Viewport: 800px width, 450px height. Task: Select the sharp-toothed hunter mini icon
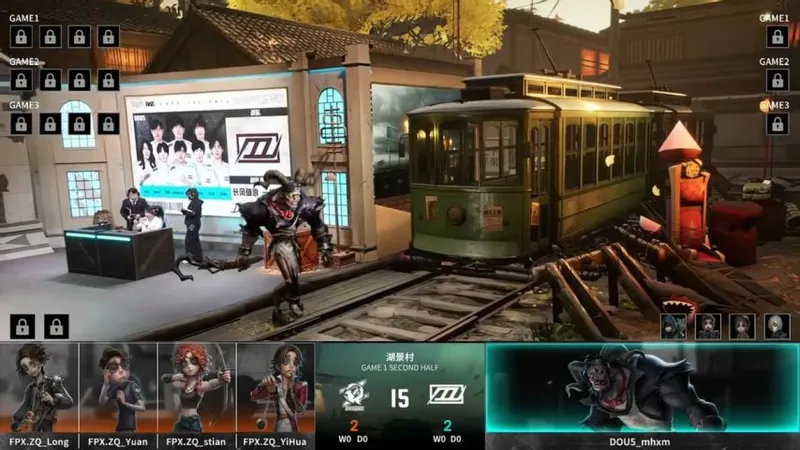[673, 326]
